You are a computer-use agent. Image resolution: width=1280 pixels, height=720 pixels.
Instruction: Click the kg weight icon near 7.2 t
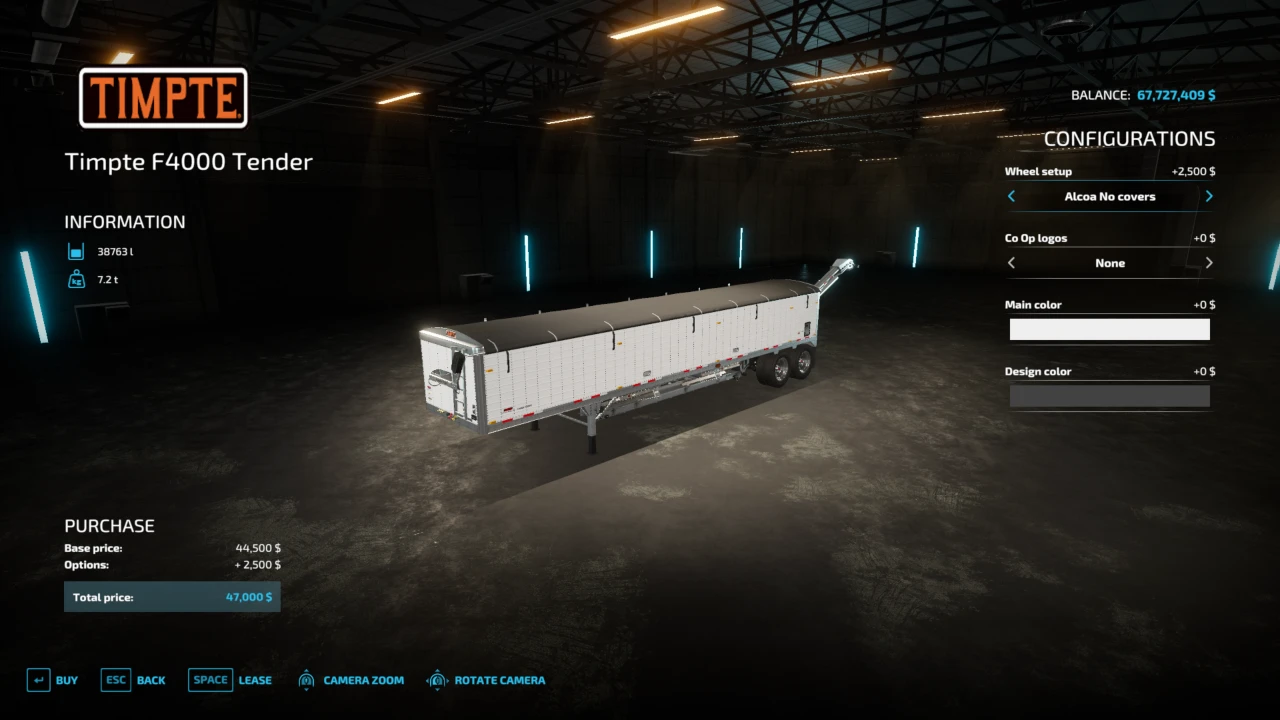tap(76, 280)
